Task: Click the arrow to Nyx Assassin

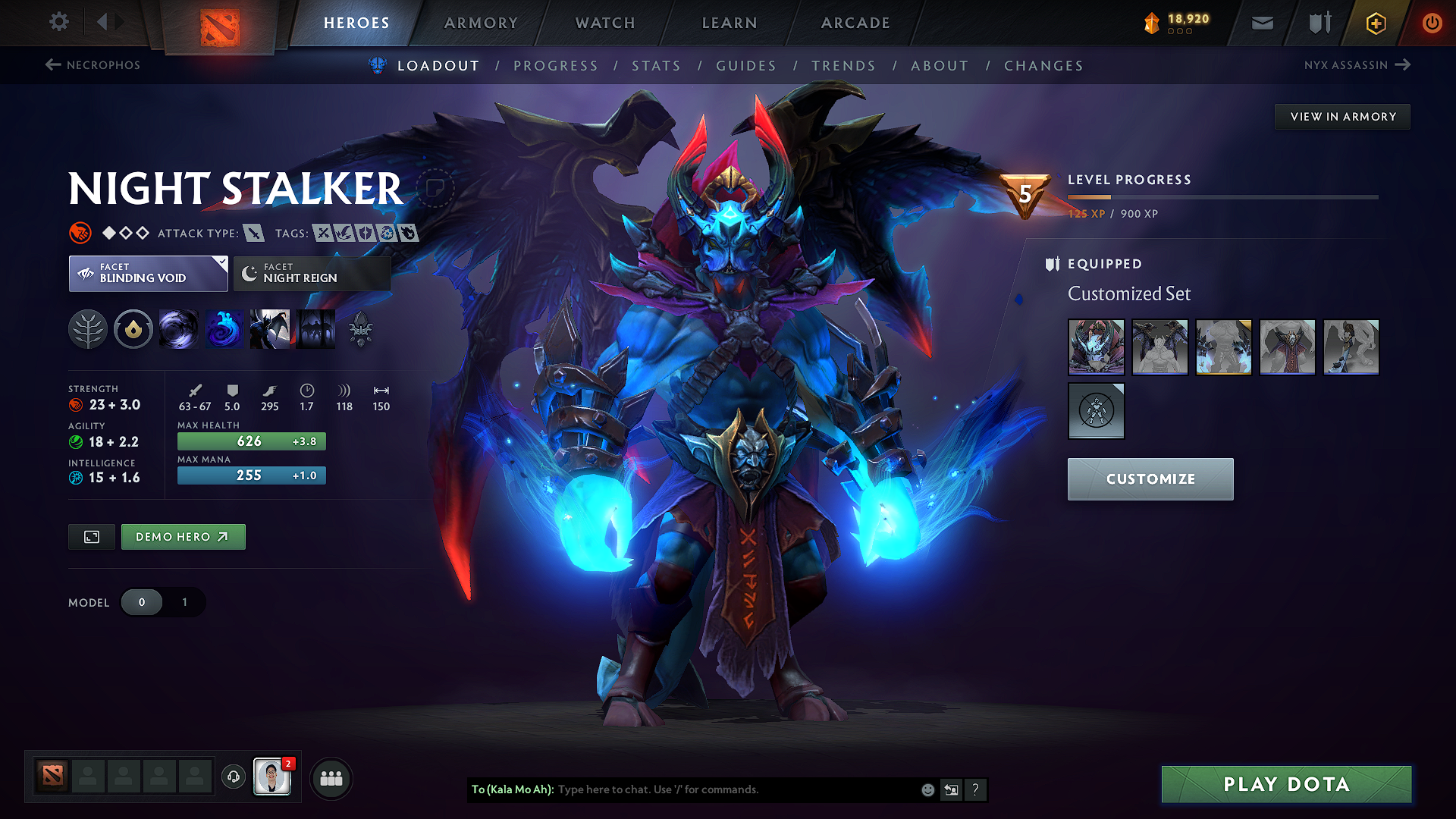Action: pyautogui.click(x=1404, y=65)
